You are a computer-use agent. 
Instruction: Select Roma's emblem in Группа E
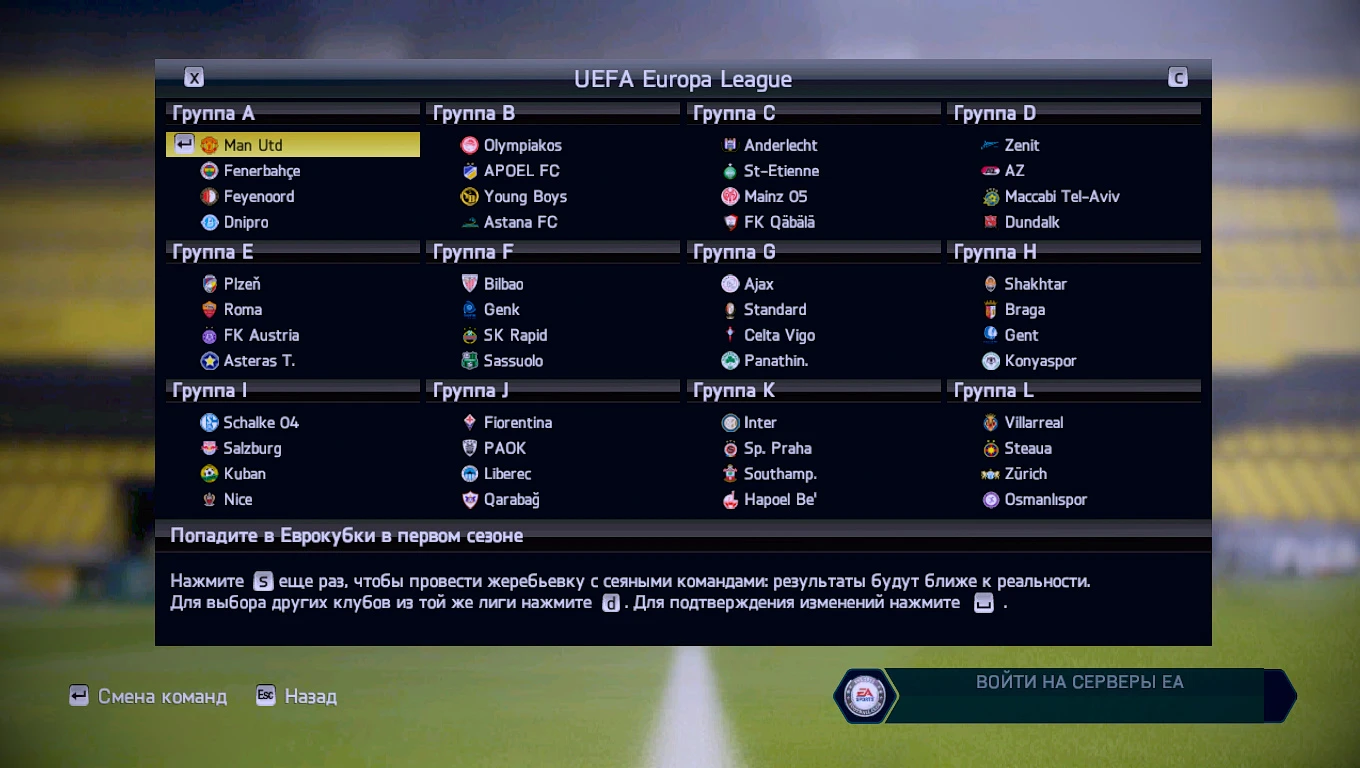[209, 310]
